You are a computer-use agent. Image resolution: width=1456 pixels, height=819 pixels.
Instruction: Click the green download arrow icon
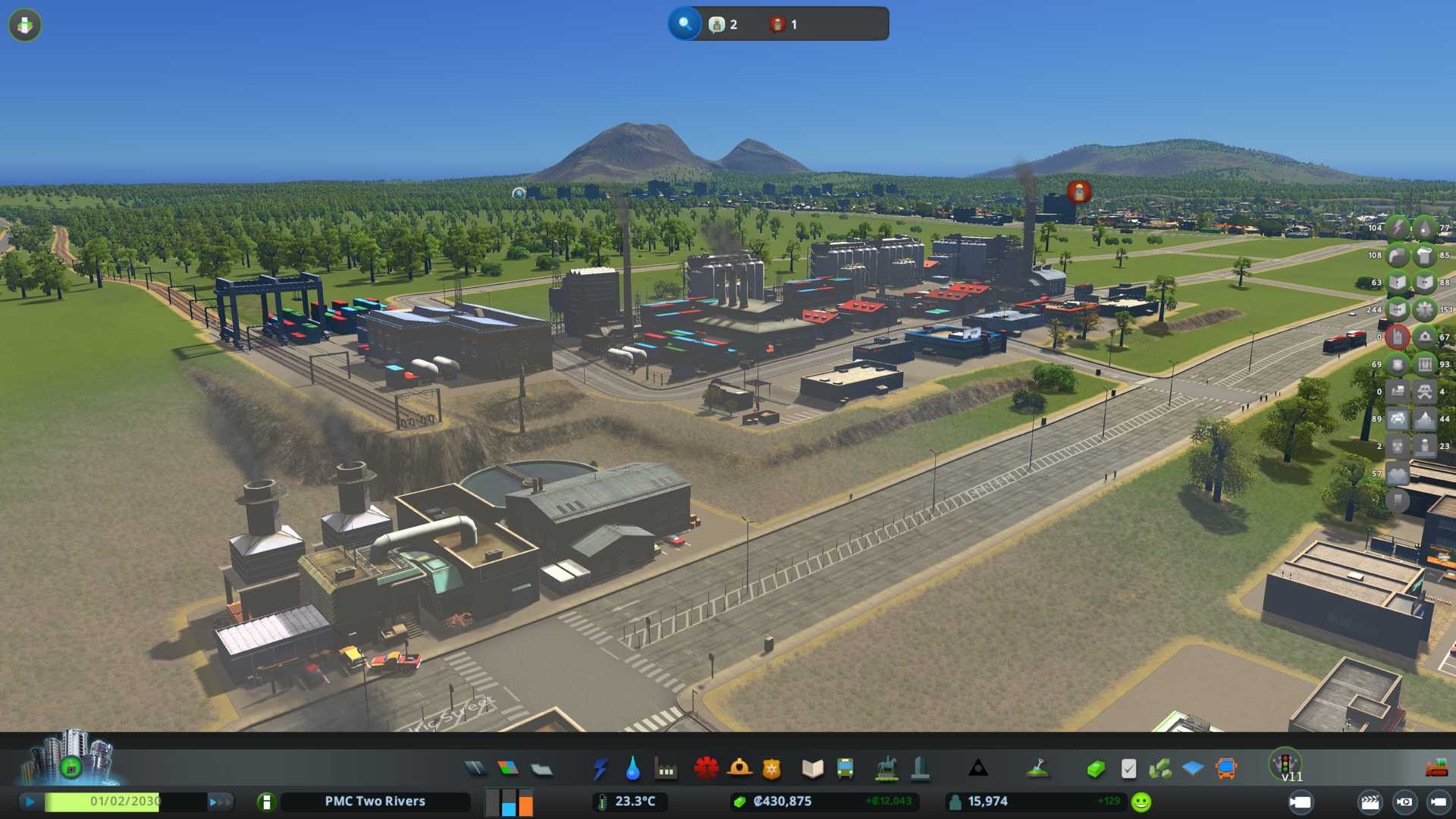(25, 25)
